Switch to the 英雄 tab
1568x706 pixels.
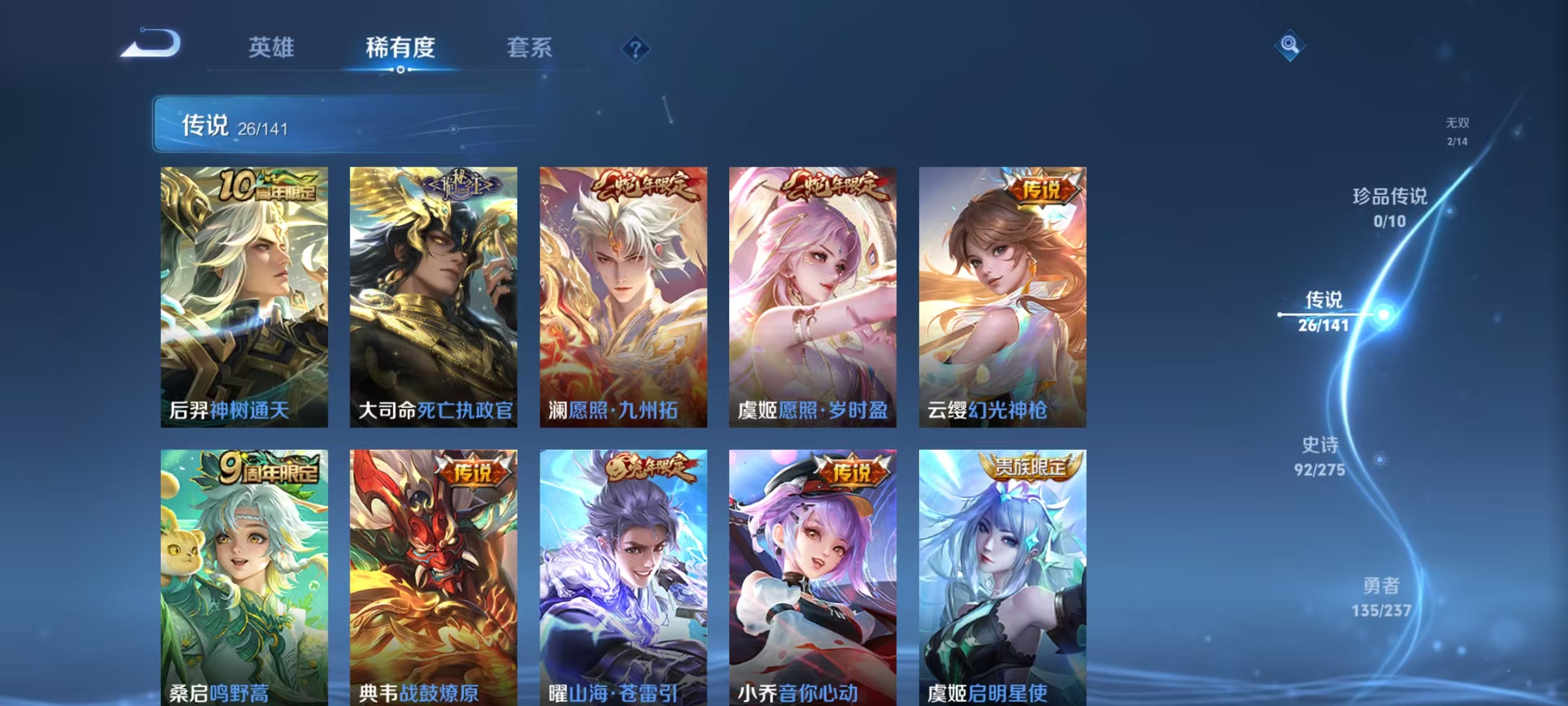point(272,48)
